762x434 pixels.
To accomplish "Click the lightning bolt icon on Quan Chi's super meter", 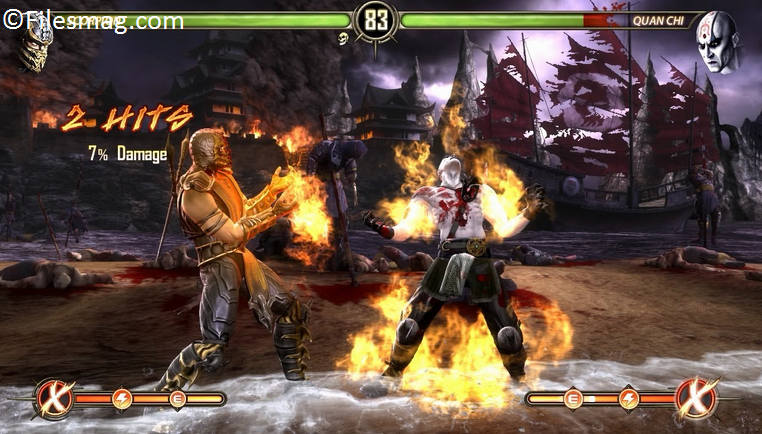I will [628, 399].
